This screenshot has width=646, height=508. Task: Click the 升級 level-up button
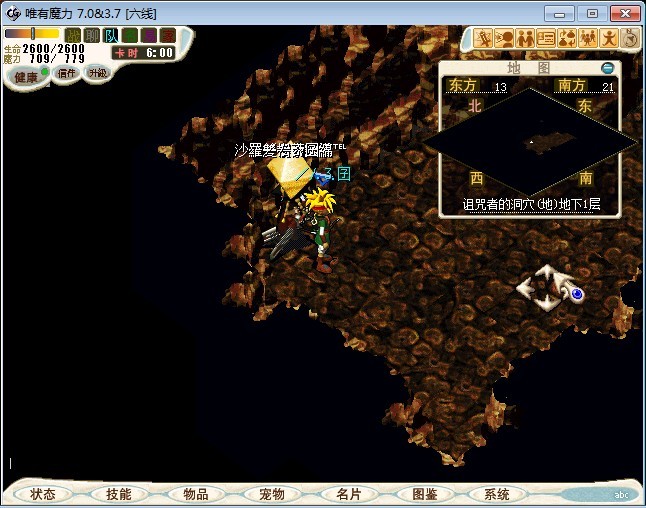pos(97,73)
